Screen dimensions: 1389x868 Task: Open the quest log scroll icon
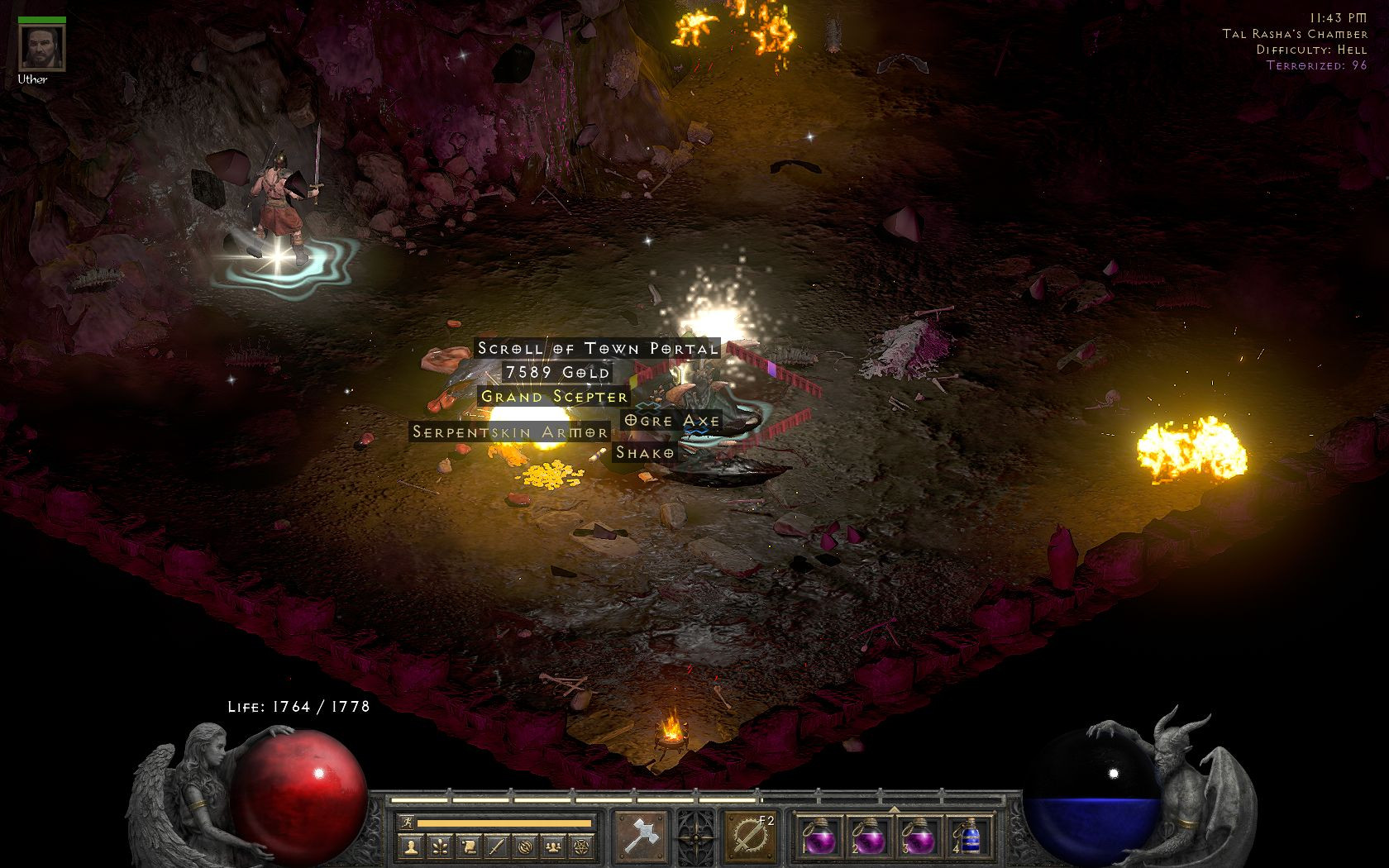point(468,846)
